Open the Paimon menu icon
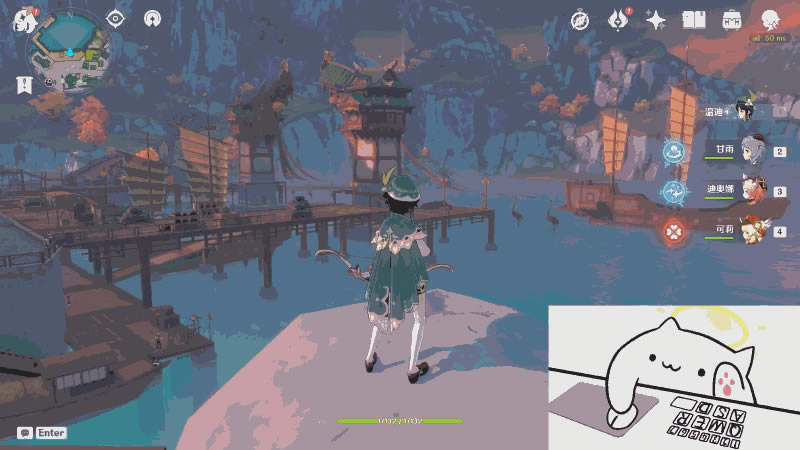Screen dimensions: 800x450 coord(24,20)
